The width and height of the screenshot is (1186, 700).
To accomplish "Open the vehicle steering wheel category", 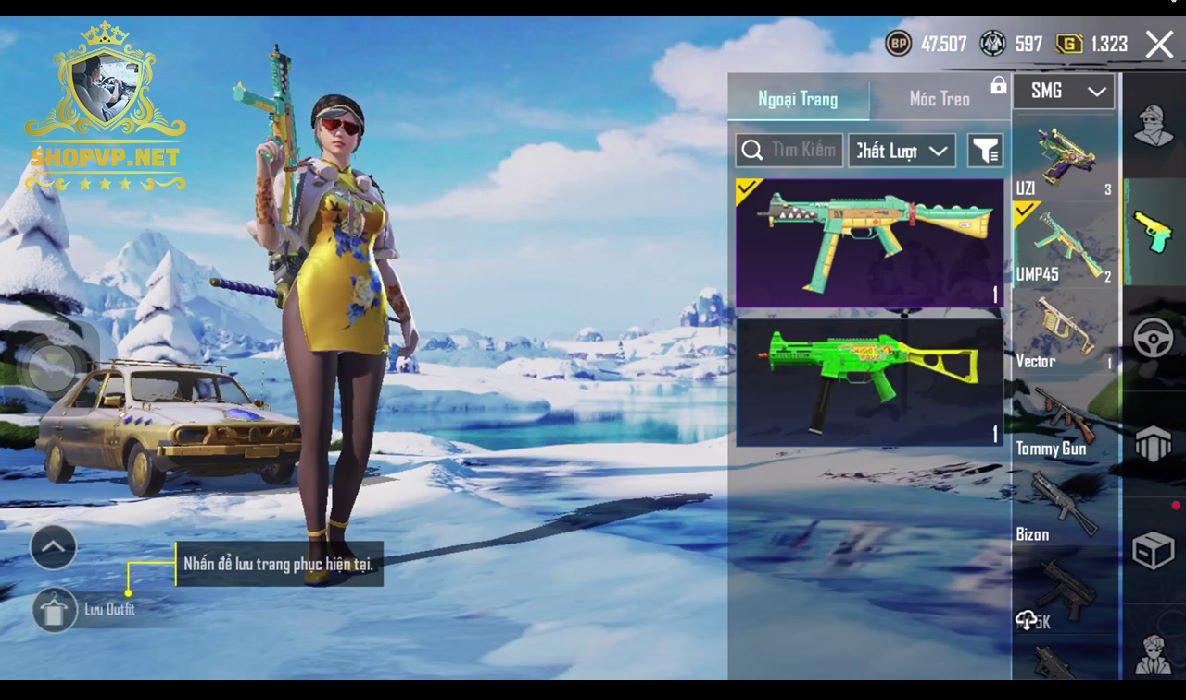I will click(x=1153, y=337).
